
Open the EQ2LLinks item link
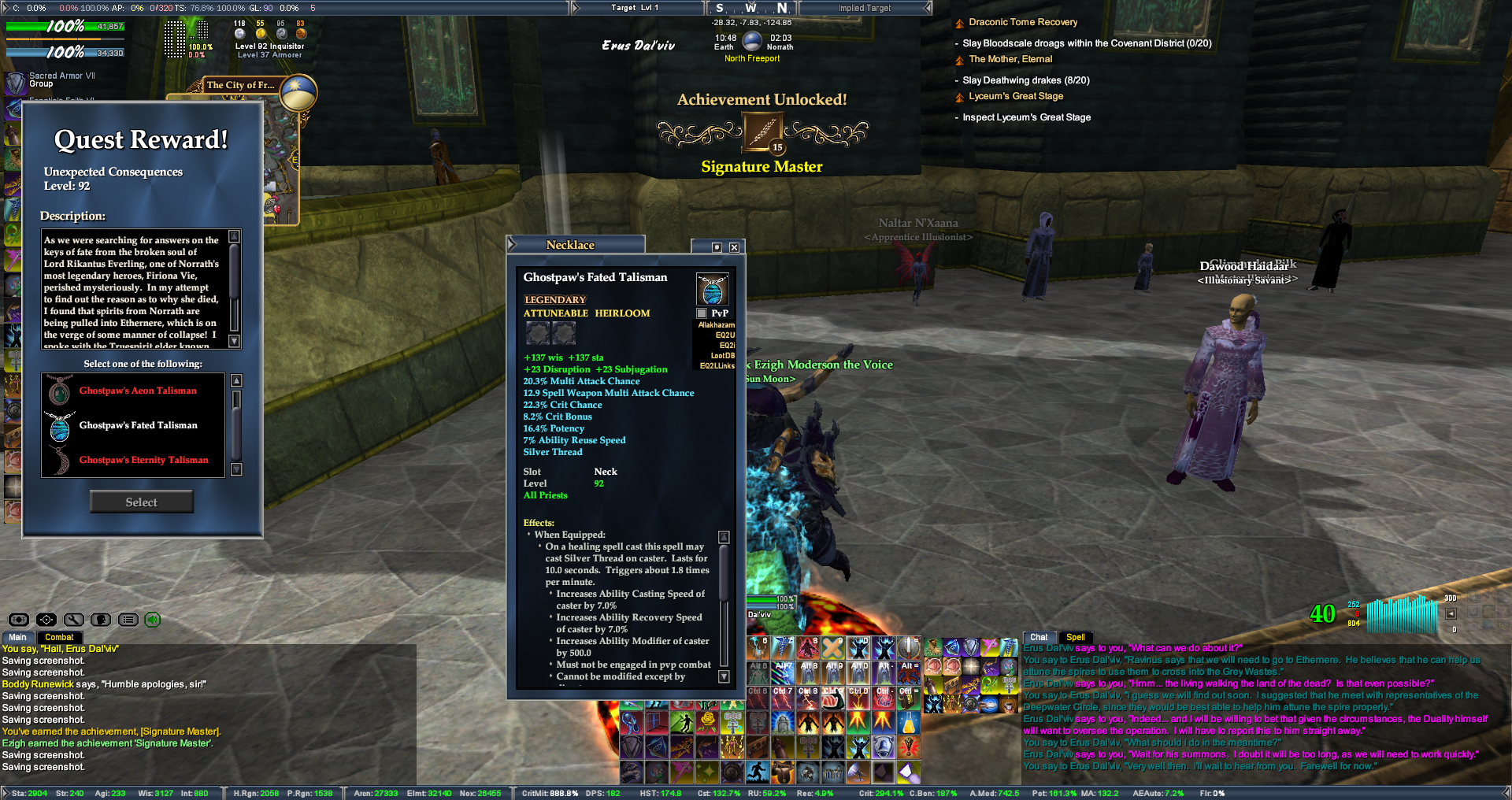coord(717,366)
